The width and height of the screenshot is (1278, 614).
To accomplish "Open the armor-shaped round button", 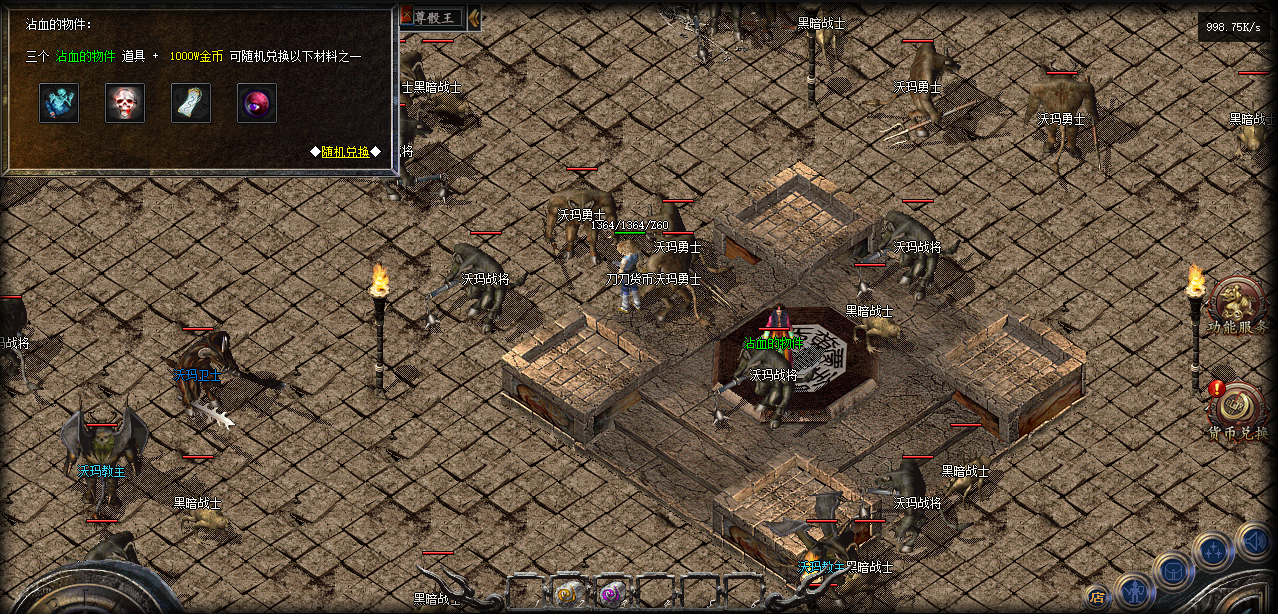I will pos(1172,572).
